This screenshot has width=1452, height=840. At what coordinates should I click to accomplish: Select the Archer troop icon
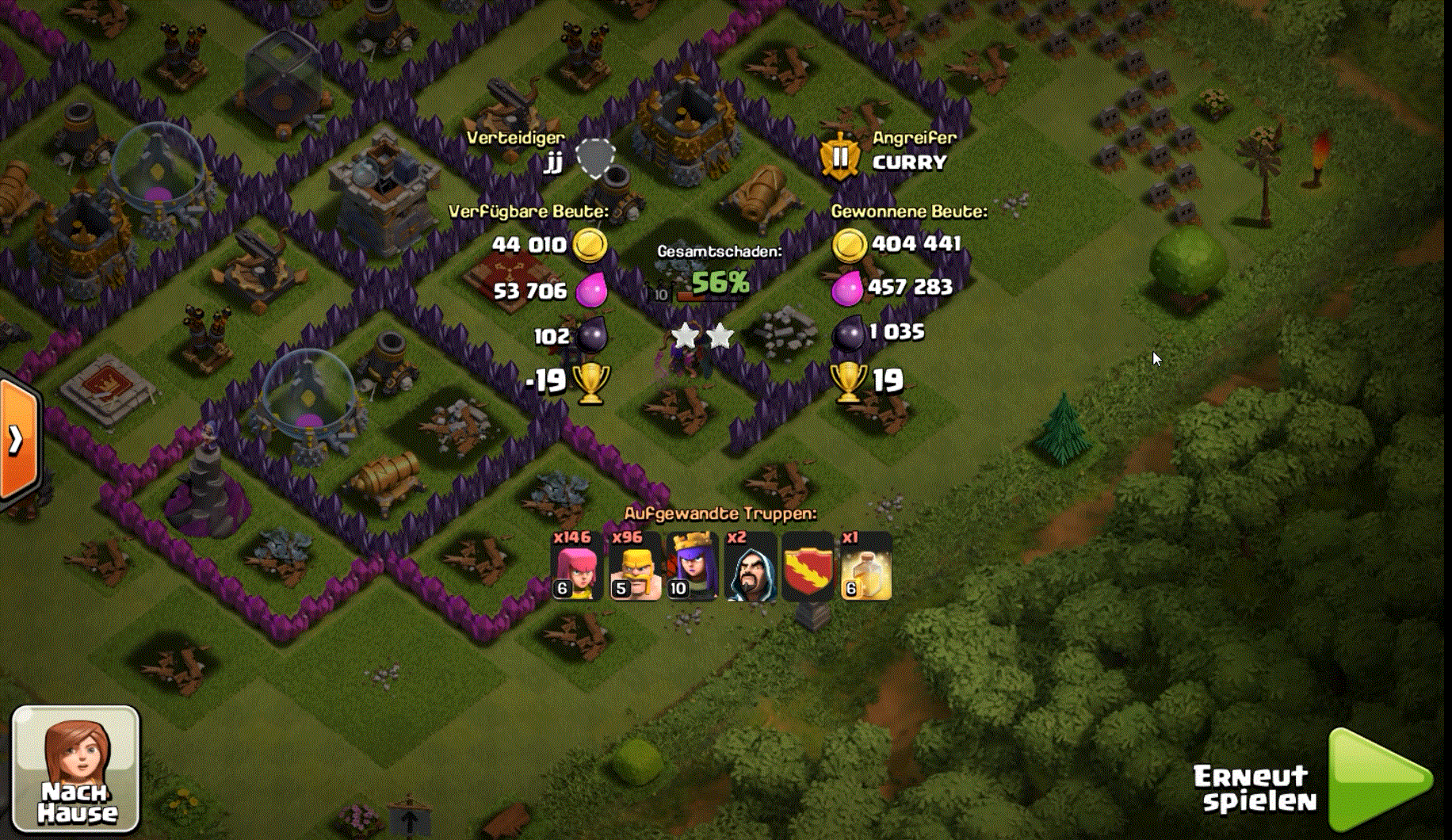coord(576,567)
